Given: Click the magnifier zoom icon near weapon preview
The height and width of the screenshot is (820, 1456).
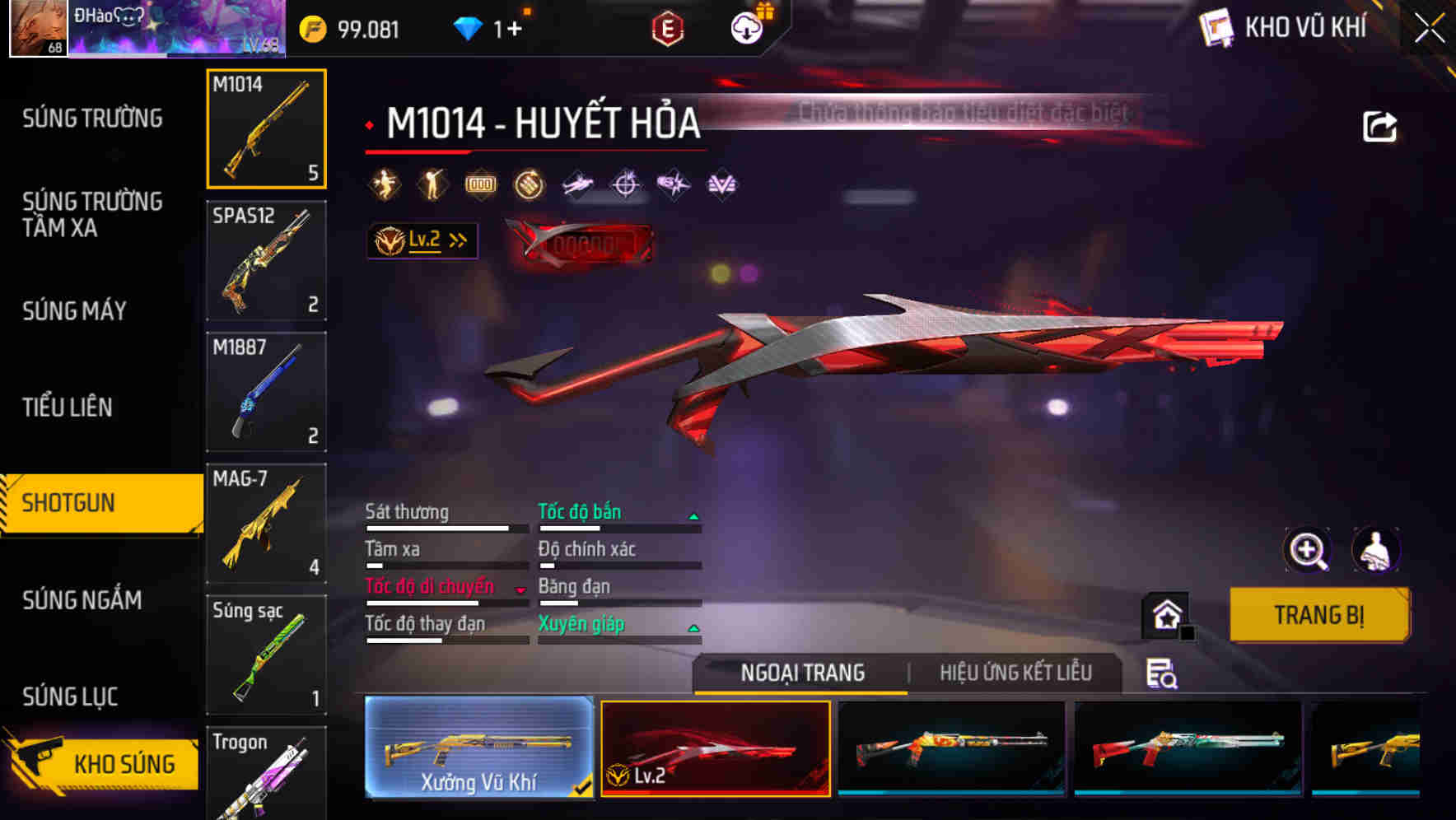Looking at the screenshot, I should point(1306,550).
